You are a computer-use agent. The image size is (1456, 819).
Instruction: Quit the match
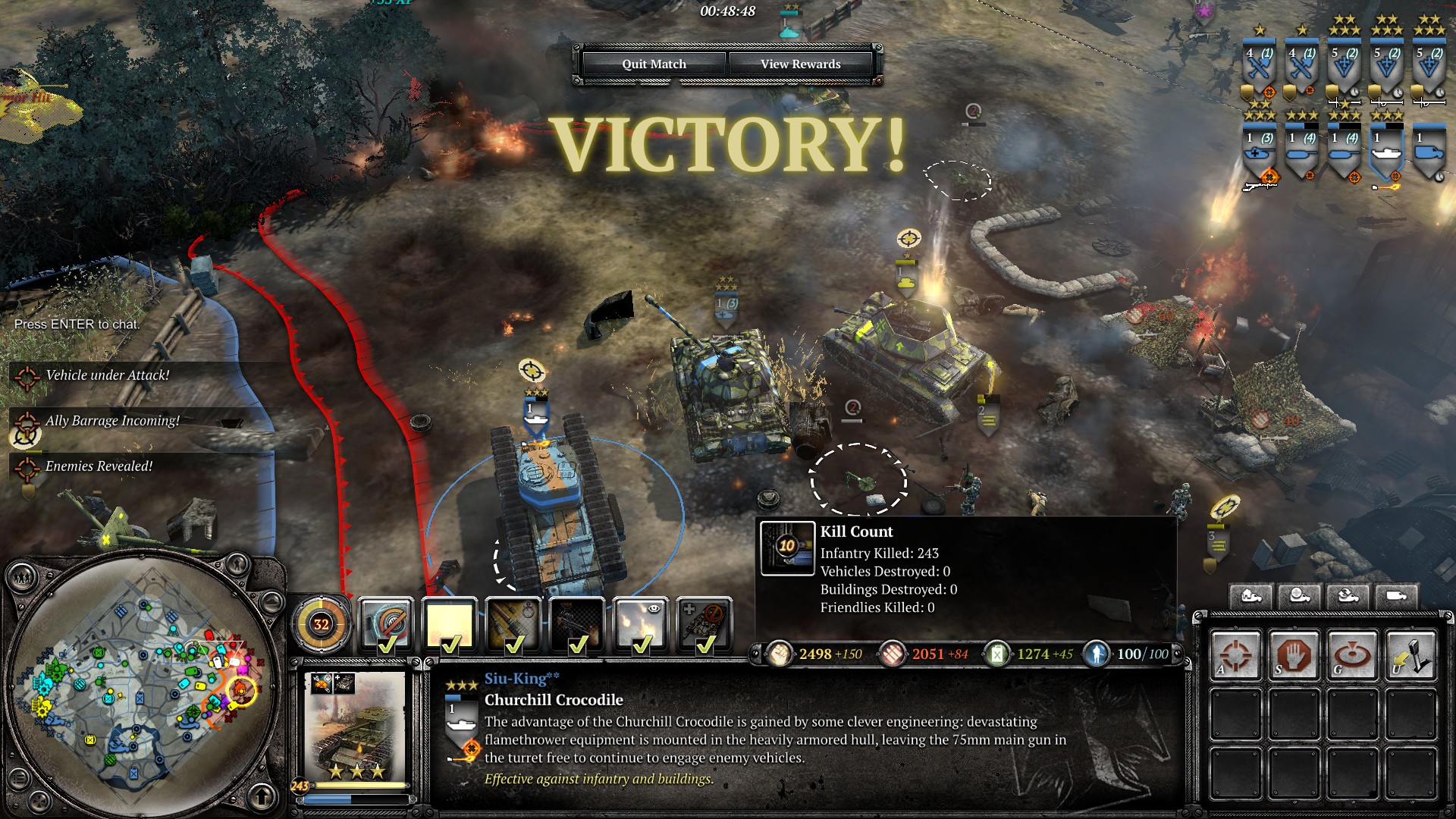[x=654, y=64]
